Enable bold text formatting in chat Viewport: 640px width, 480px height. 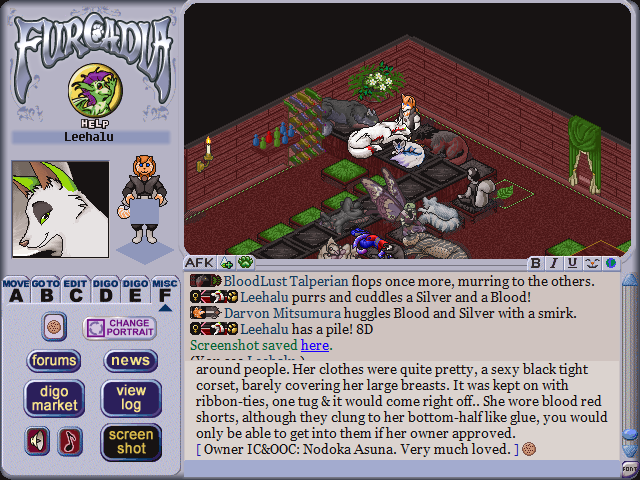[x=536, y=263]
